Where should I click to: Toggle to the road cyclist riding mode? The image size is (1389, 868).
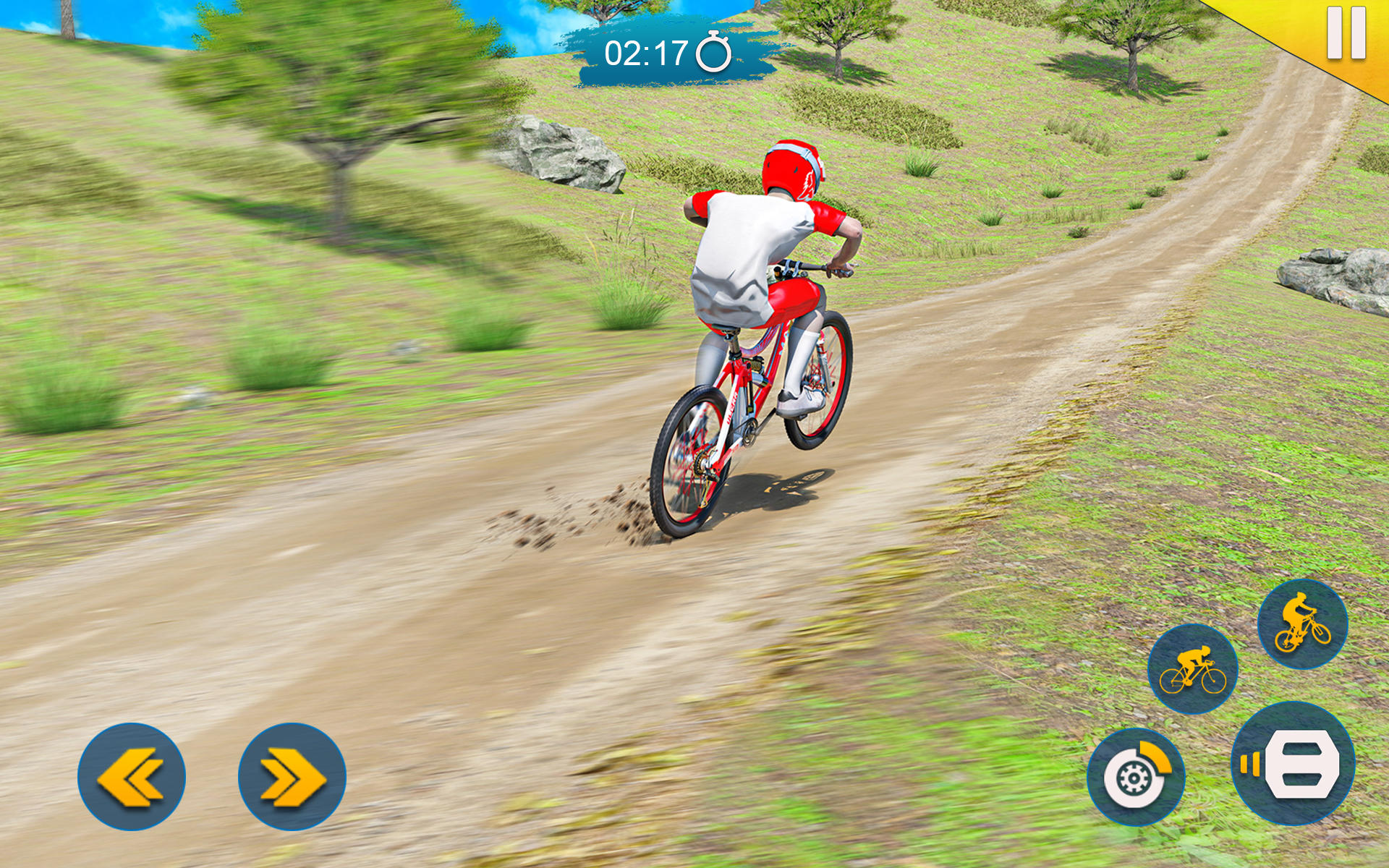pyautogui.click(x=1192, y=671)
